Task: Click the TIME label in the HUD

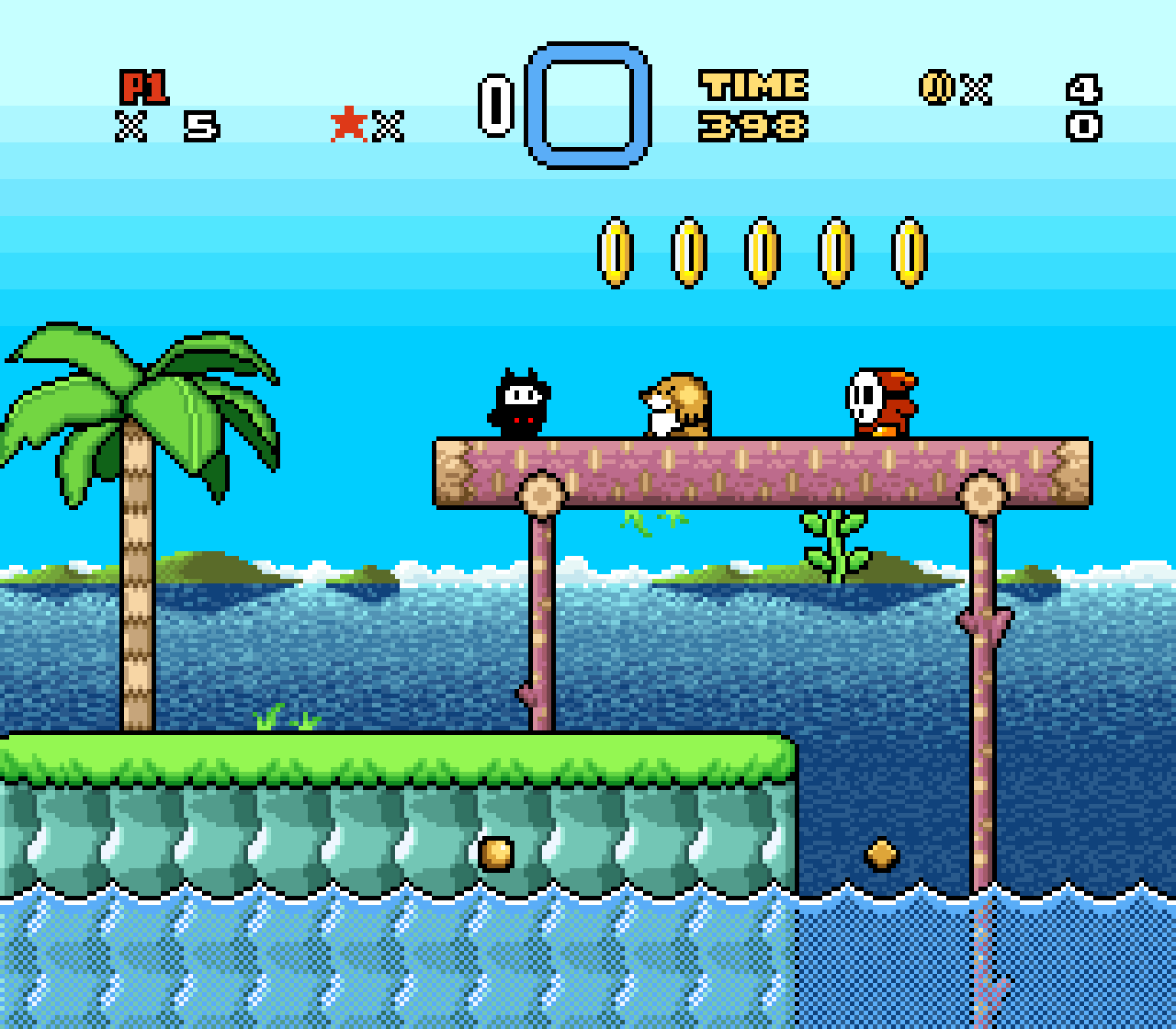Action: [x=754, y=84]
